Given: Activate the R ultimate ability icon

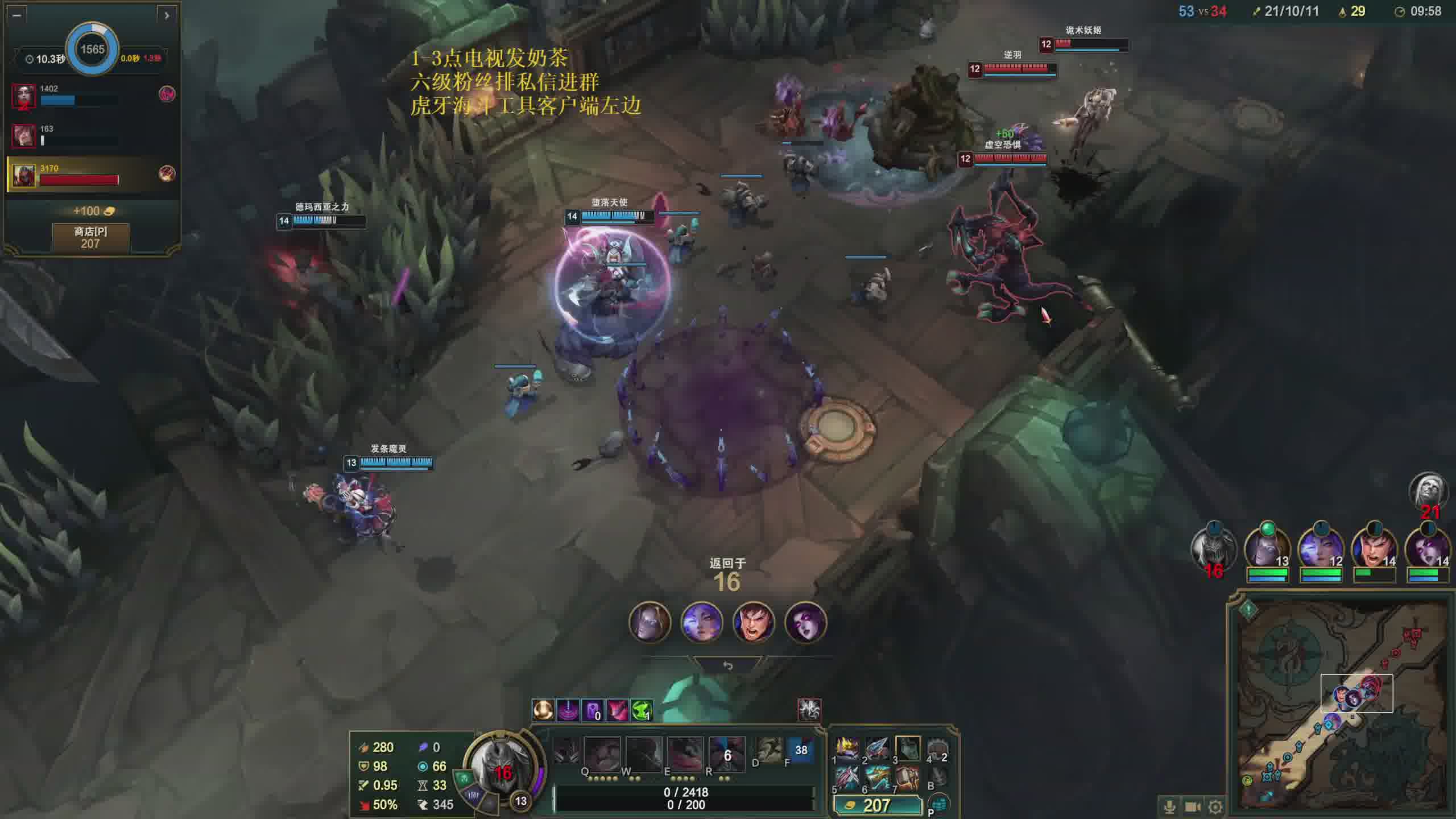Looking at the screenshot, I should [x=726, y=754].
